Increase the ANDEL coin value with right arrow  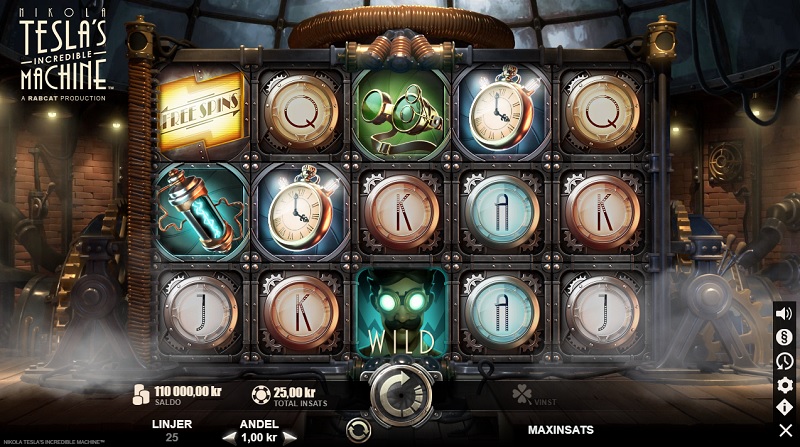(289, 437)
